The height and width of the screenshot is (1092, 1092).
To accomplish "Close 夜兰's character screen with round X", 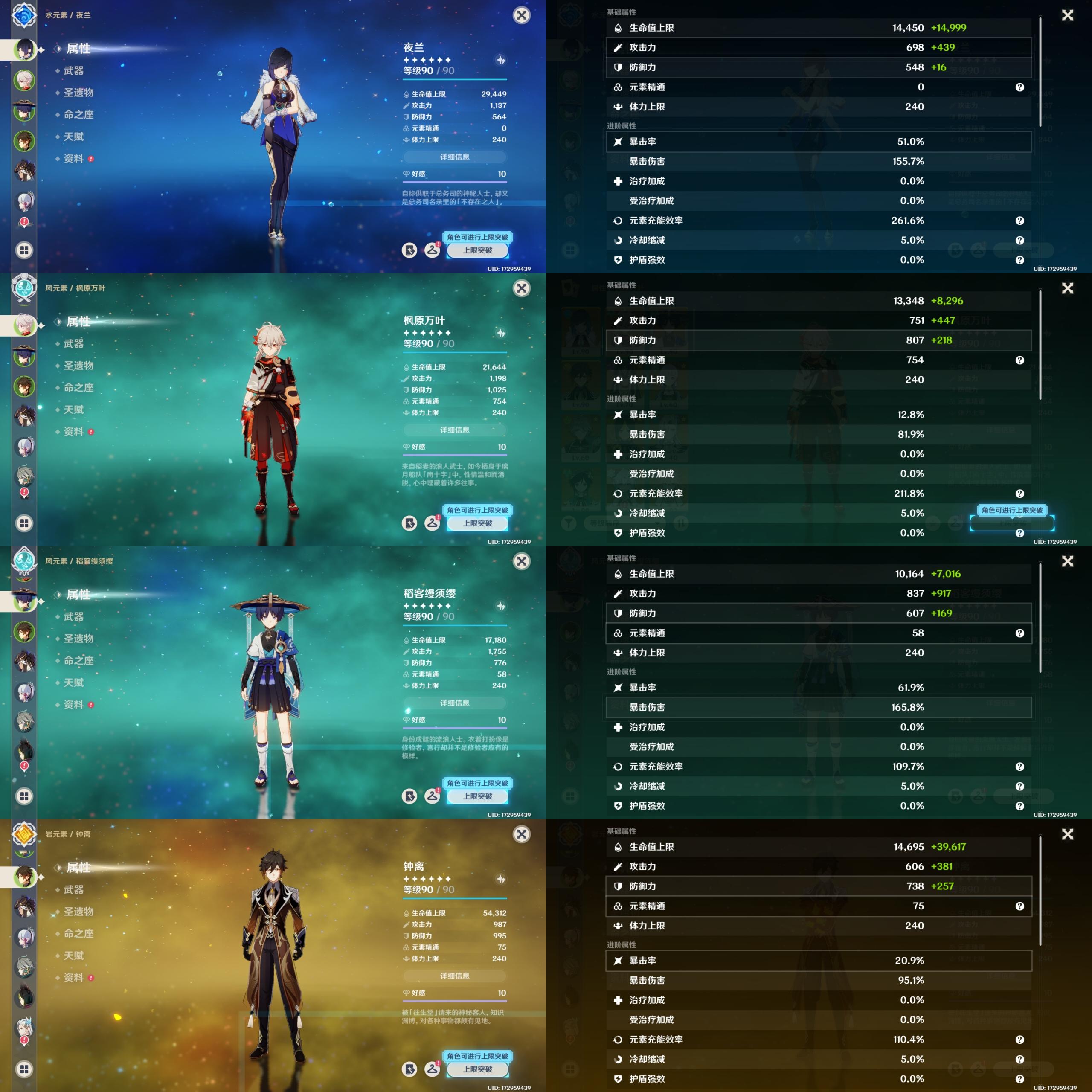I will pyautogui.click(x=521, y=15).
